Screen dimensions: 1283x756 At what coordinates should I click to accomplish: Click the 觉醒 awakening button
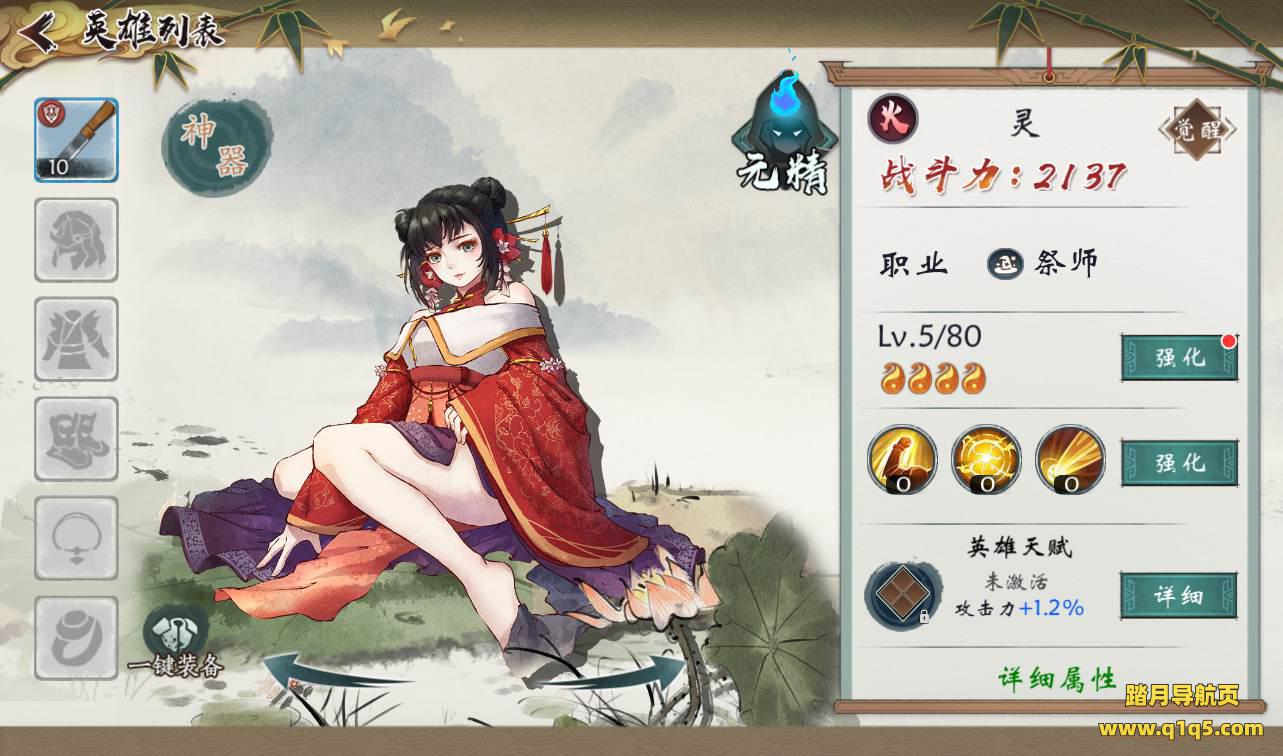pyautogui.click(x=1197, y=129)
